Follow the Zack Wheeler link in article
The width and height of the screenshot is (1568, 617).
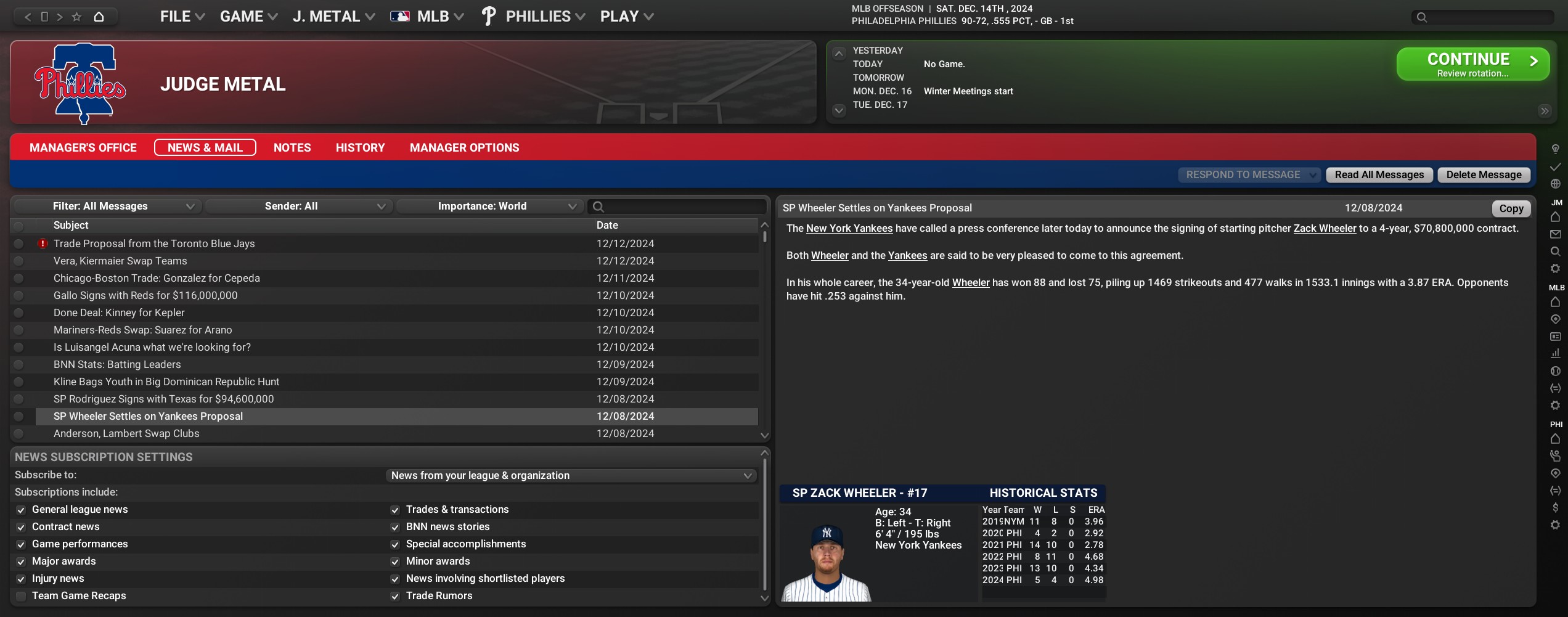tap(1325, 229)
